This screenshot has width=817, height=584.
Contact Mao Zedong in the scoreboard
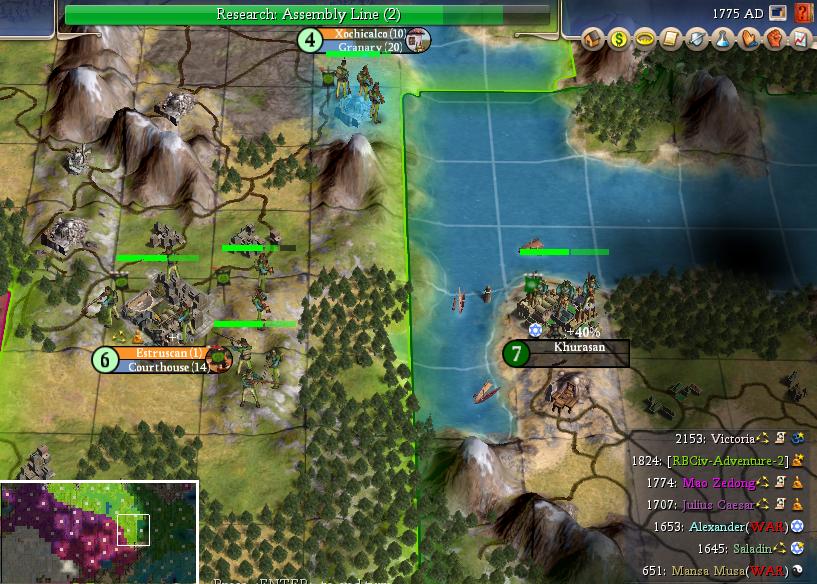click(719, 483)
